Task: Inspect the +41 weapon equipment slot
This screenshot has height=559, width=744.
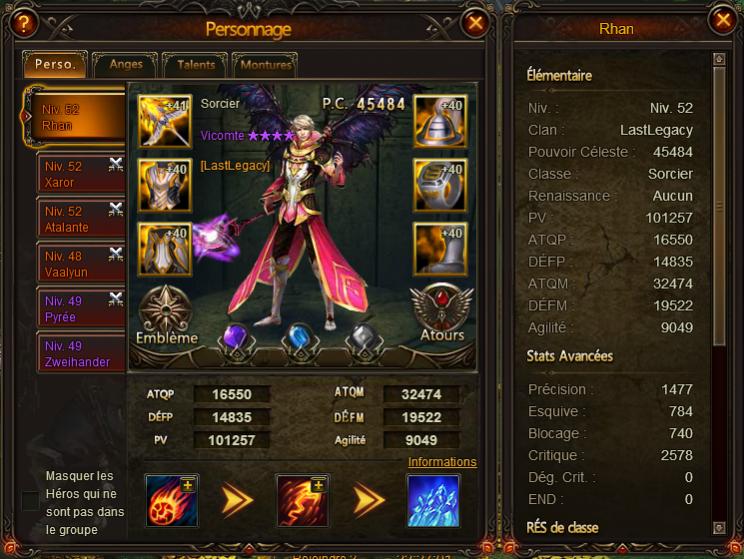Action: (x=164, y=121)
